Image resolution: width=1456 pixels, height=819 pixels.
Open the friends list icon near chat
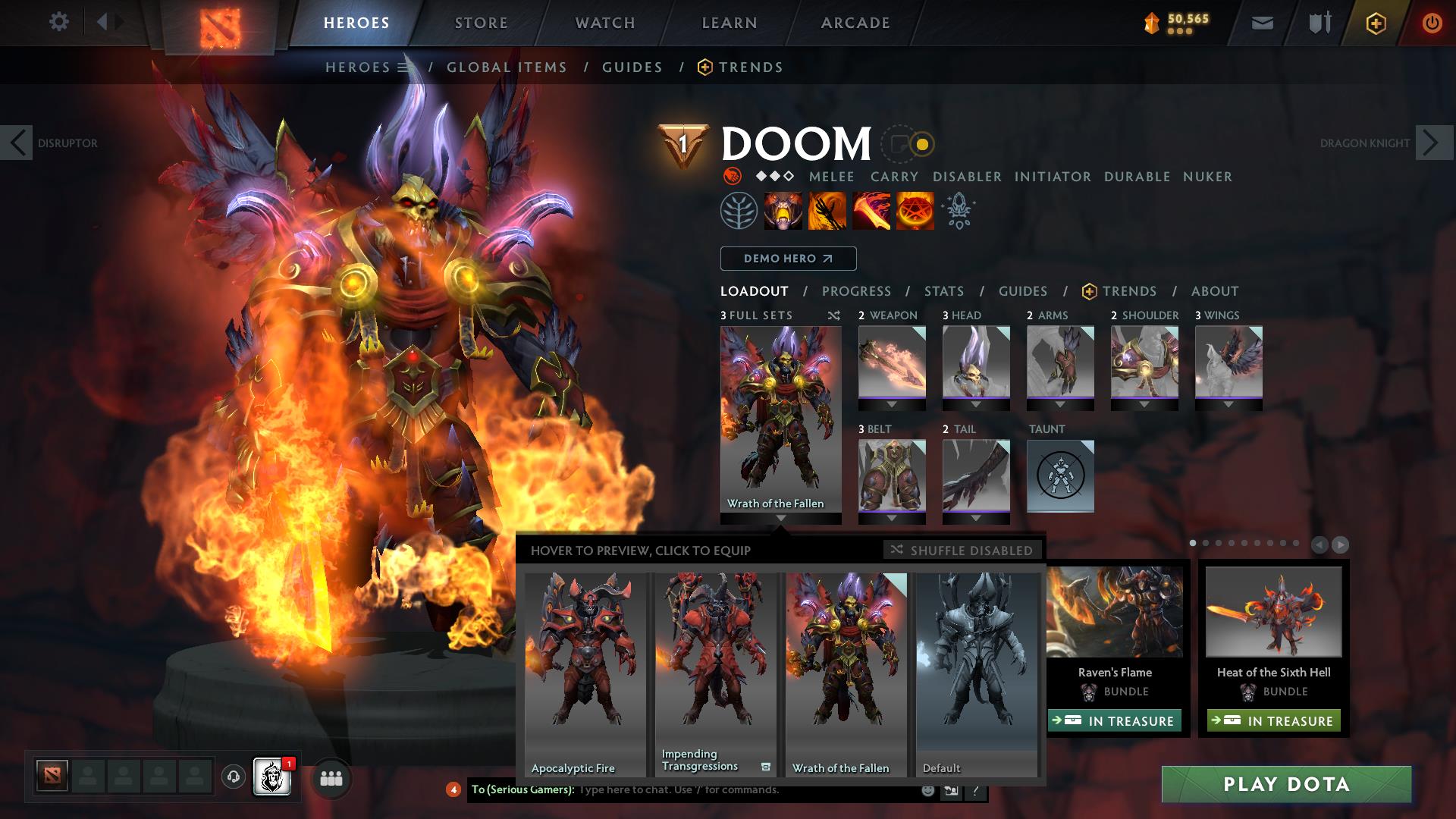330,778
